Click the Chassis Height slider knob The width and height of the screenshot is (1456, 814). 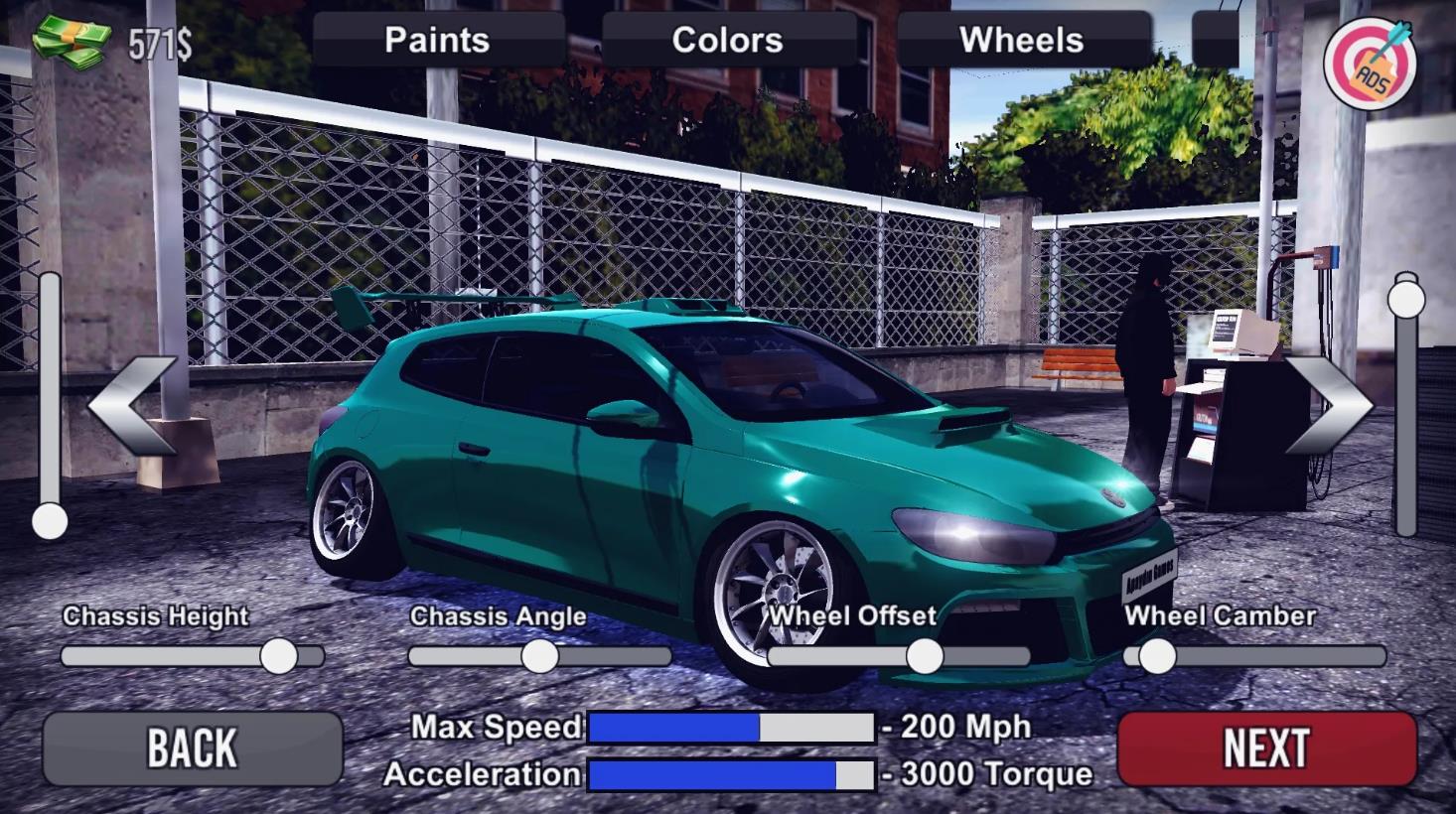pos(279,656)
